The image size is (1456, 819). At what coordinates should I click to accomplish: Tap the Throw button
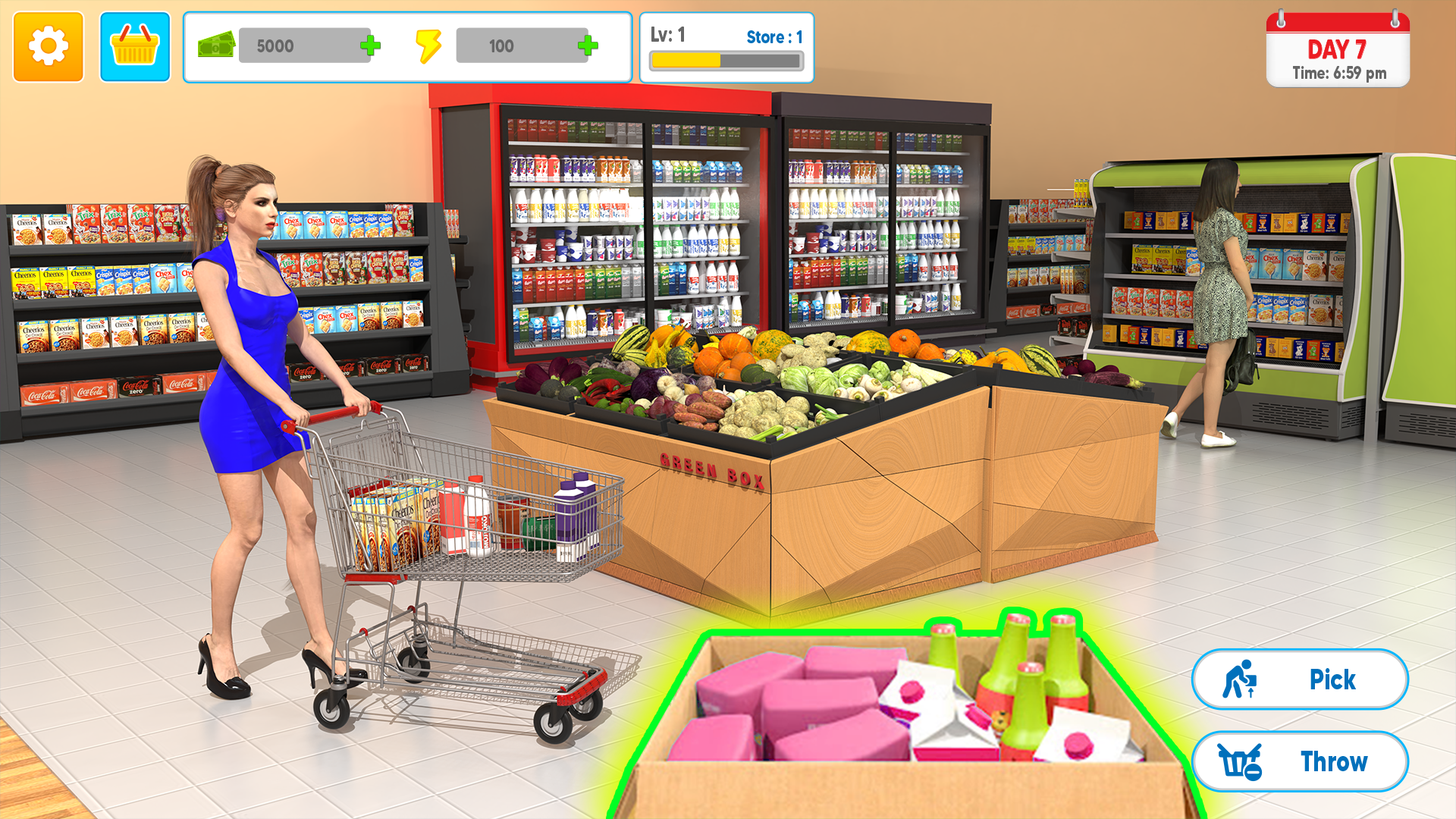(x=1300, y=761)
